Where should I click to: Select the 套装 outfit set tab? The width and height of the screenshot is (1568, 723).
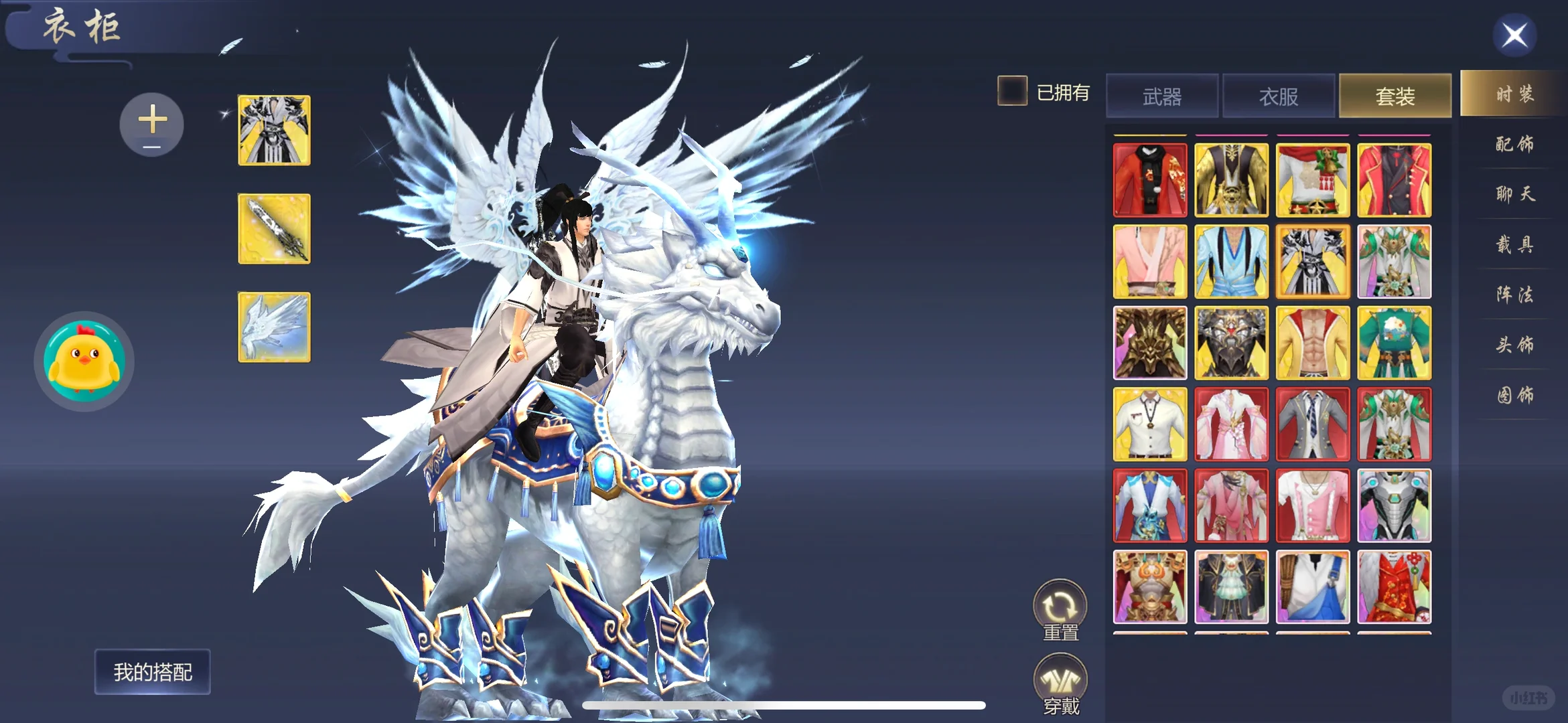point(1395,96)
